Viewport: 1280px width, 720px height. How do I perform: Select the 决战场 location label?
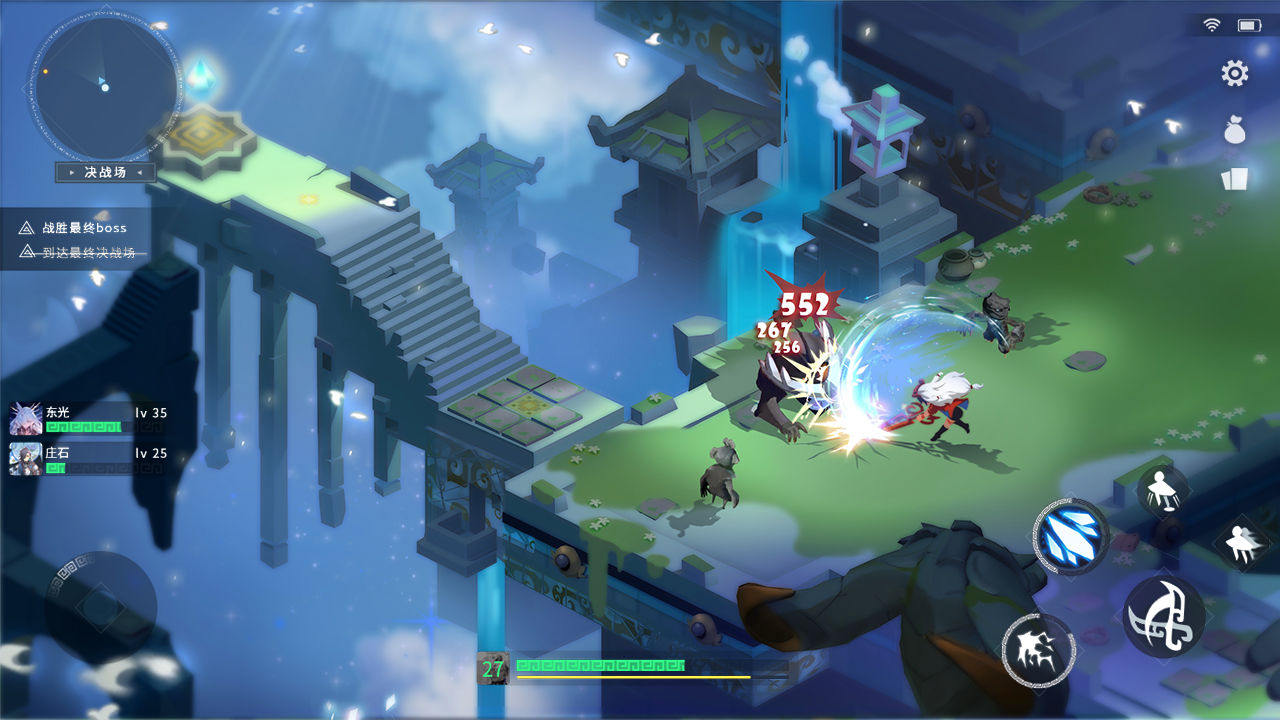(x=105, y=173)
